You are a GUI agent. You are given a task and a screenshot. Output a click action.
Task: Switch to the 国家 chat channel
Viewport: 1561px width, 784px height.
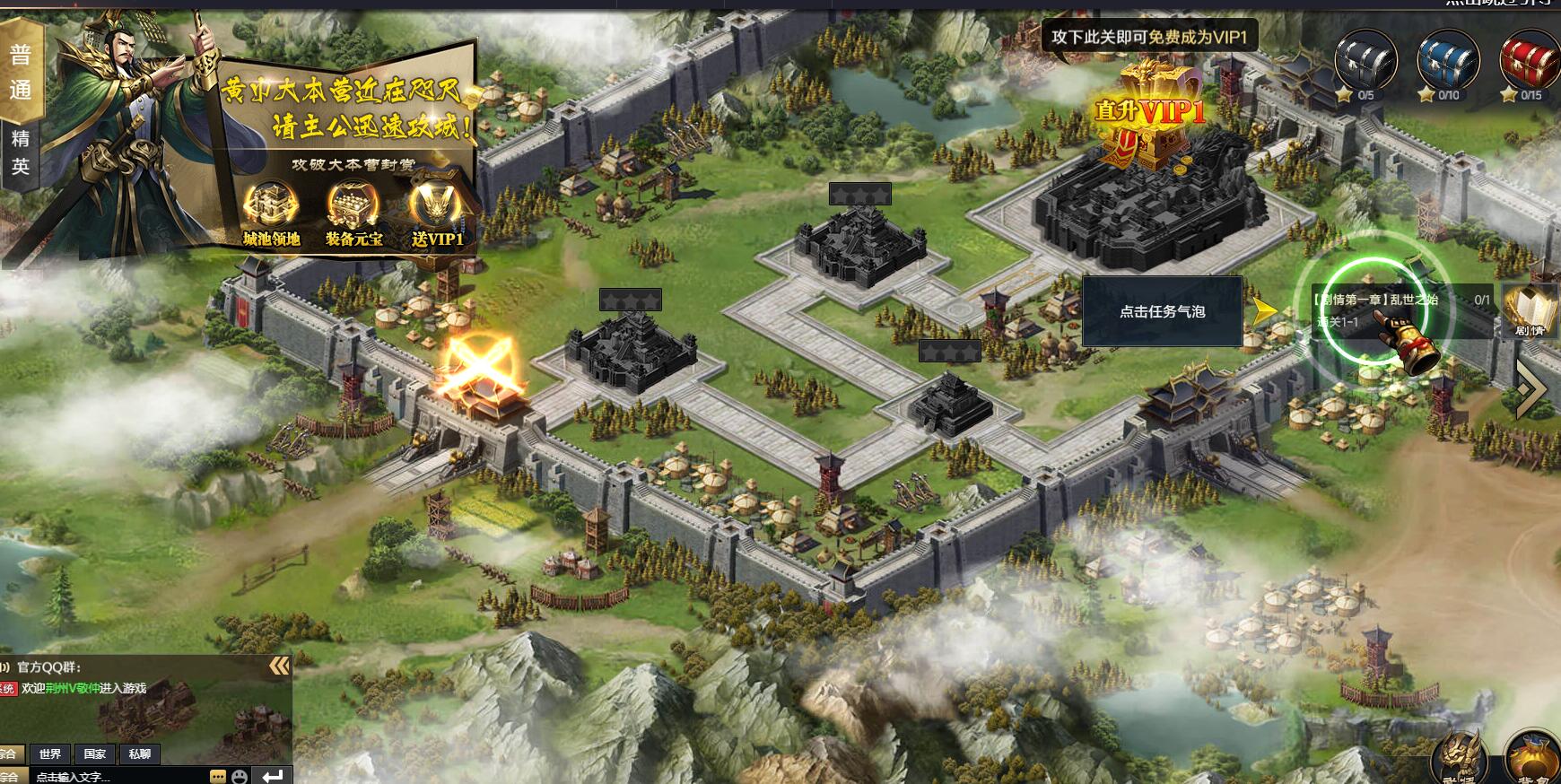coord(95,754)
